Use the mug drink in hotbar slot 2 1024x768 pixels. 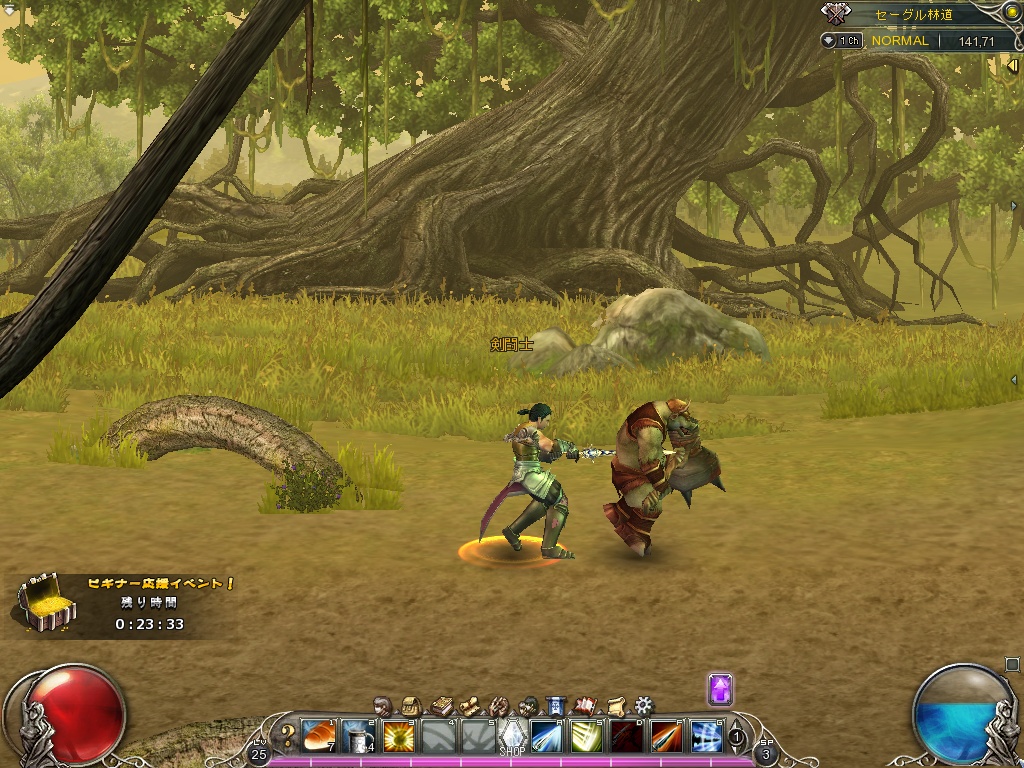358,736
